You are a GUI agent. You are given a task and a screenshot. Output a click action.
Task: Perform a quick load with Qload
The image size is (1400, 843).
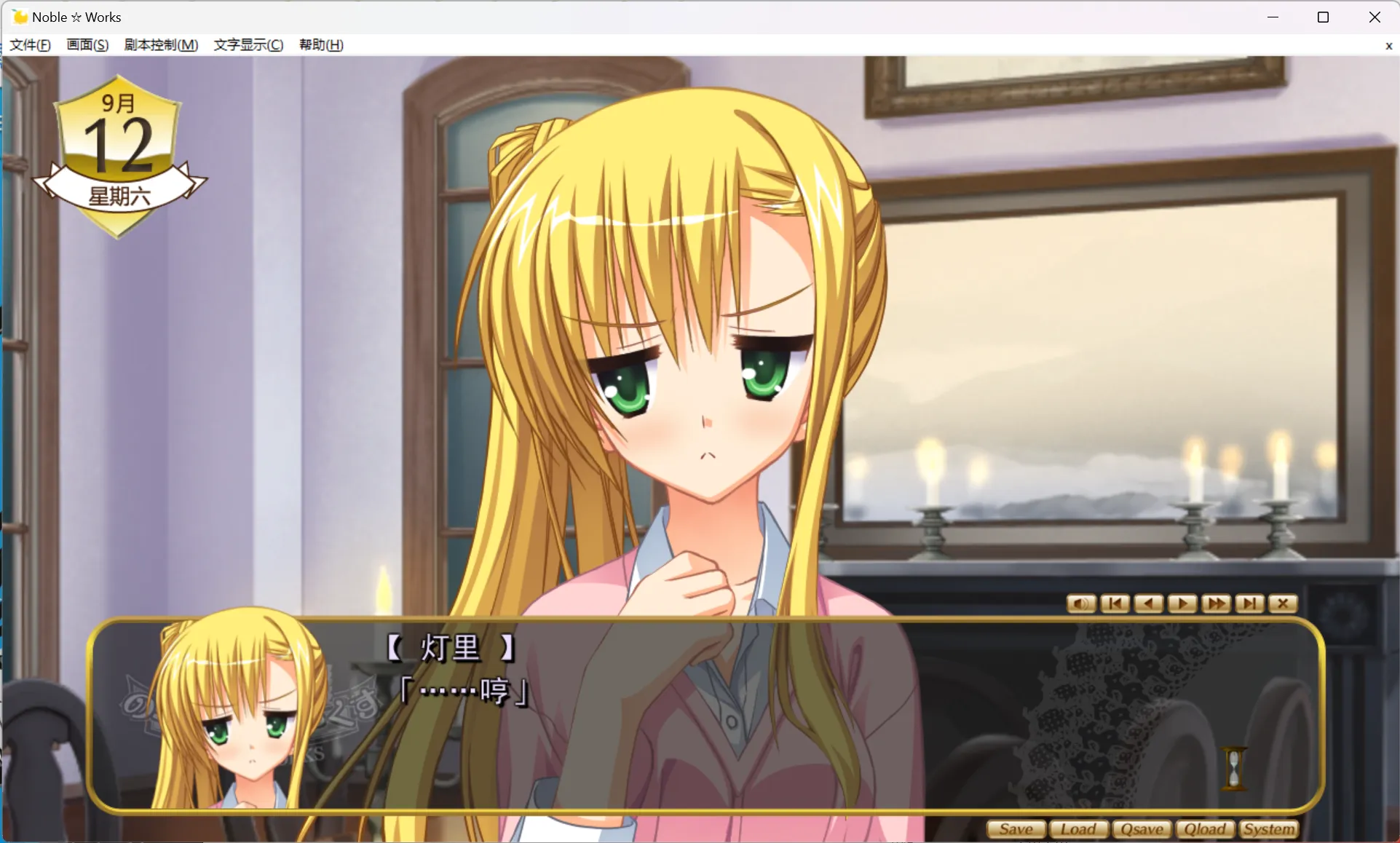tap(1205, 829)
